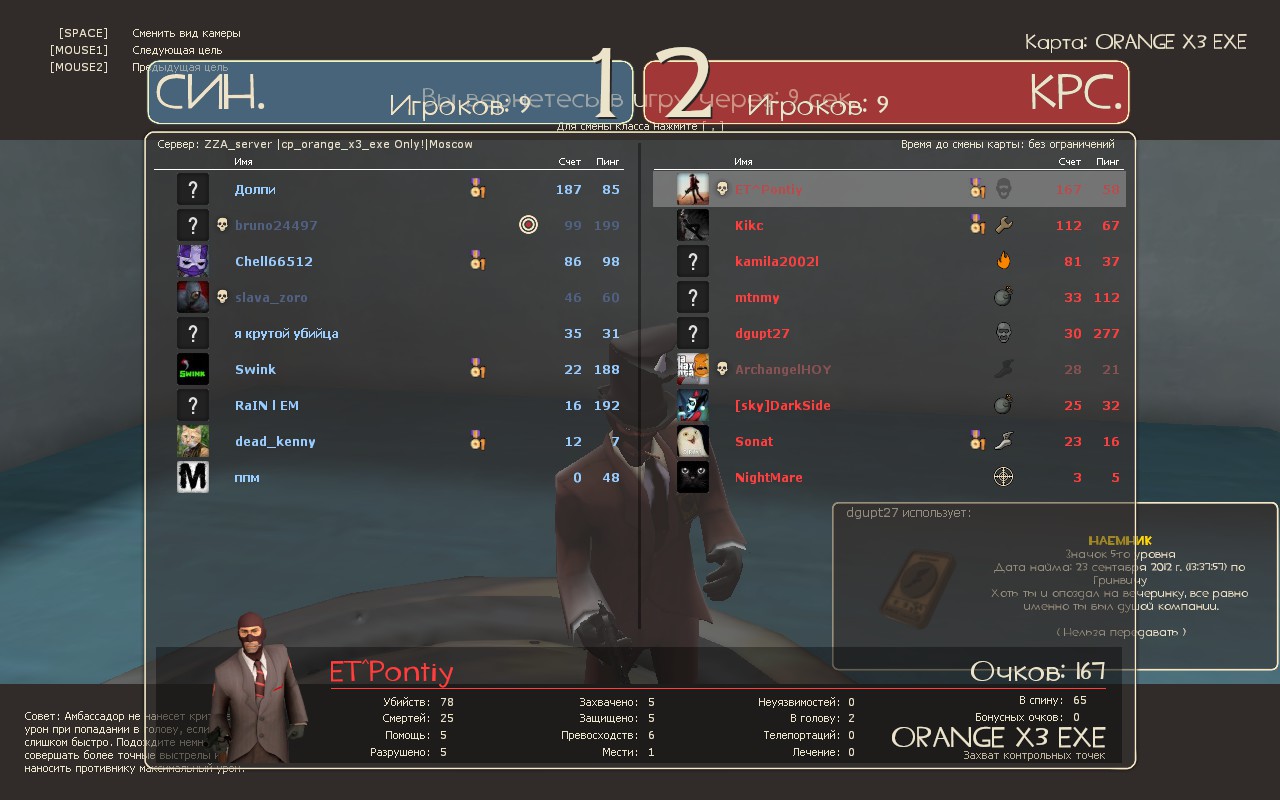This screenshot has width=1280, height=800.
Task: Select the player named я крутой убийца
Action: (286, 334)
